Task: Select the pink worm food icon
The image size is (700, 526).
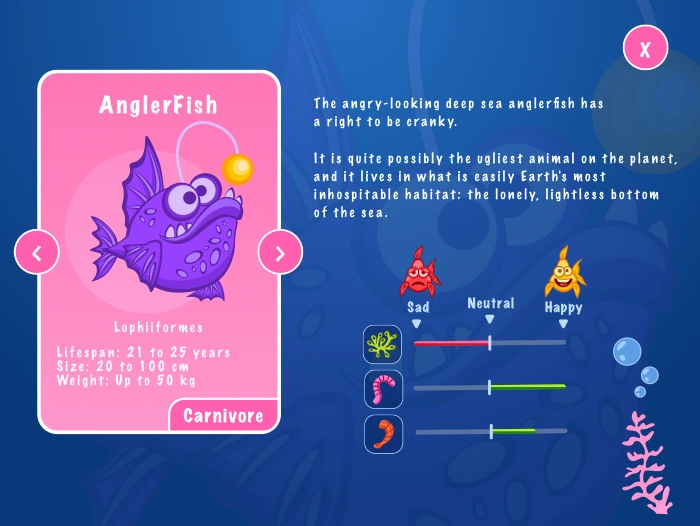Action: click(x=383, y=388)
